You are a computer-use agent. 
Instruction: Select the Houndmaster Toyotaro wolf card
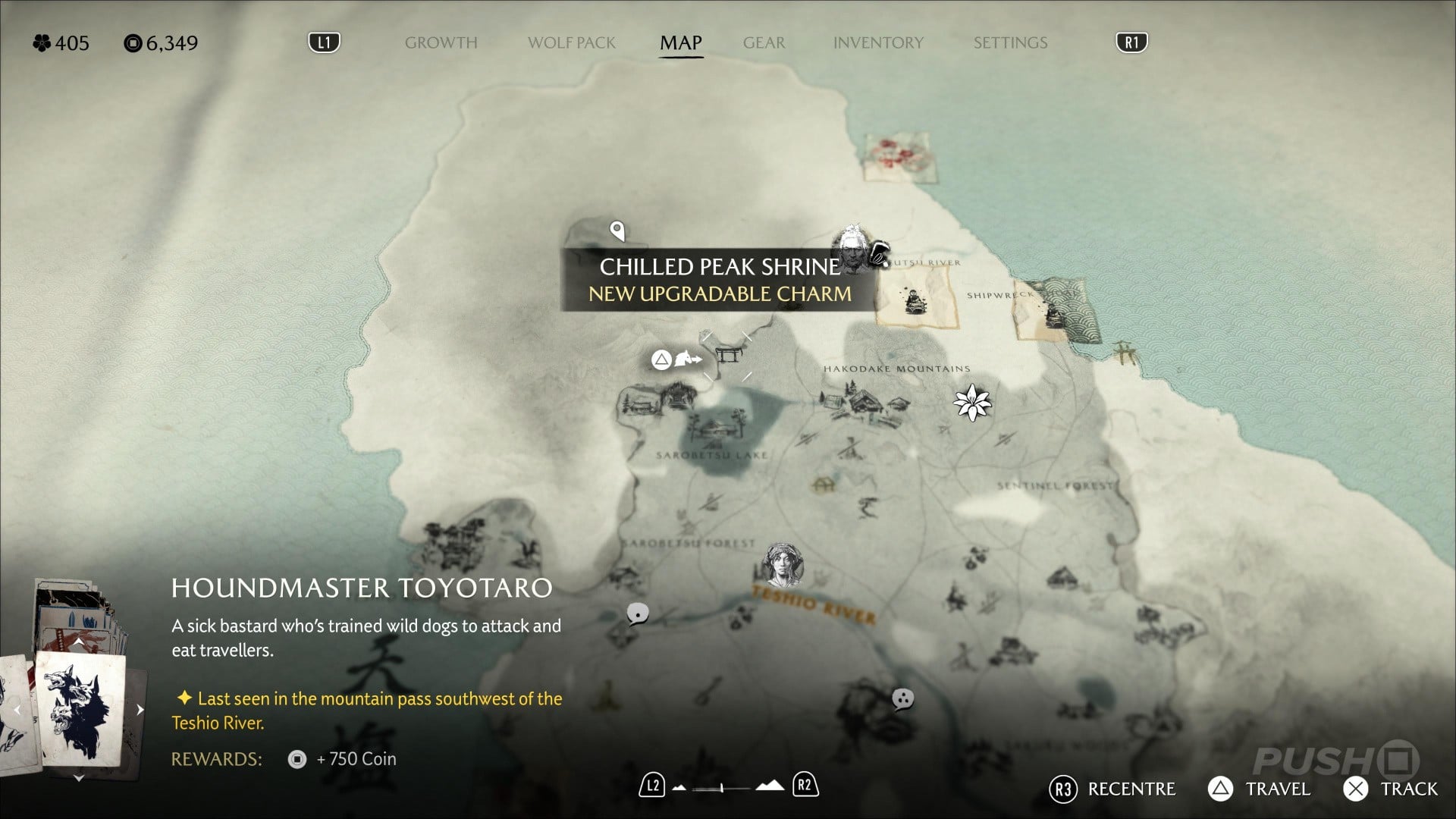[x=80, y=709]
